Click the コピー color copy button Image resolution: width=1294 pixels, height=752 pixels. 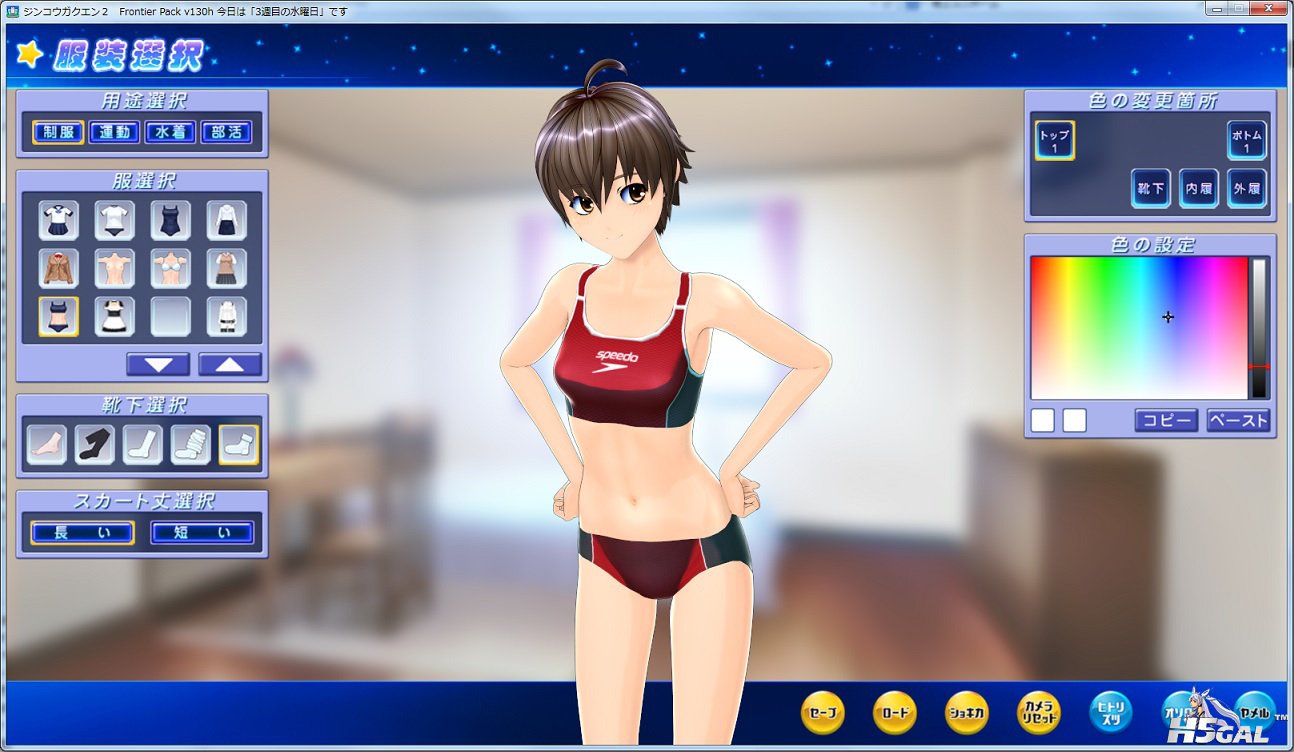click(x=1166, y=420)
